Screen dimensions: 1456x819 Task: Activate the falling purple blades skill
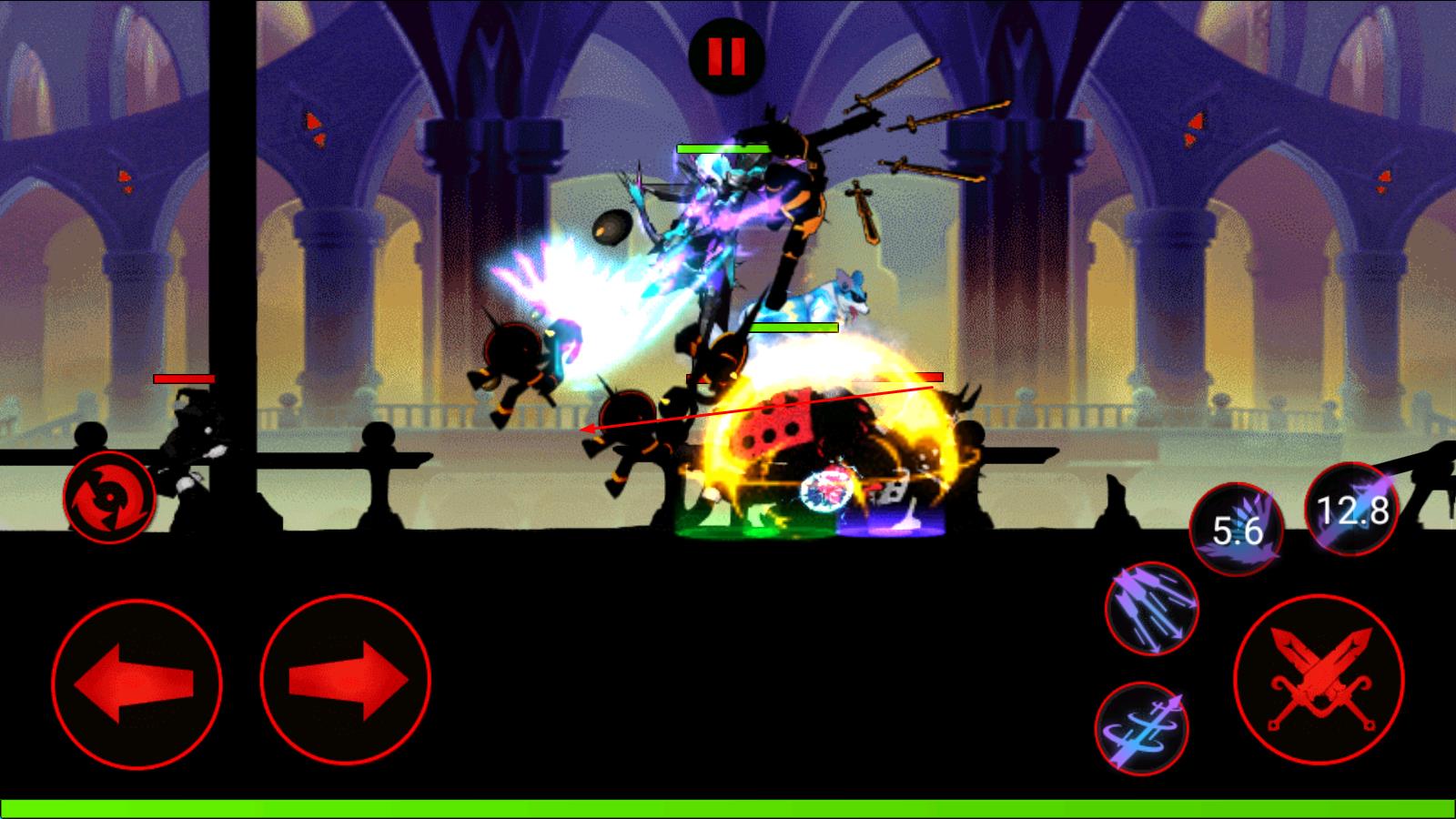coord(1151,608)
